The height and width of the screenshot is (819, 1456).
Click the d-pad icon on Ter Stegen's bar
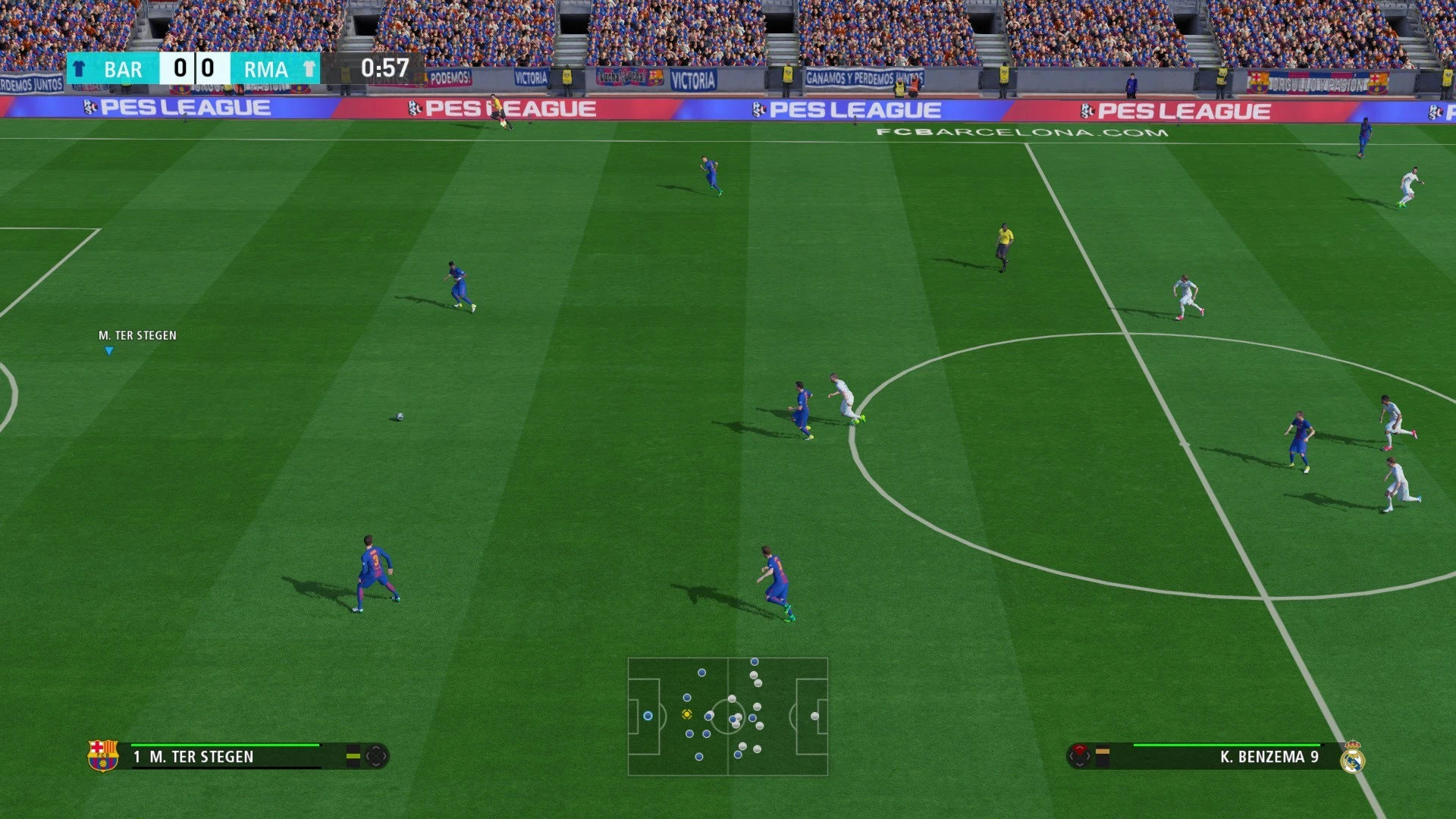tap(377, 757)
